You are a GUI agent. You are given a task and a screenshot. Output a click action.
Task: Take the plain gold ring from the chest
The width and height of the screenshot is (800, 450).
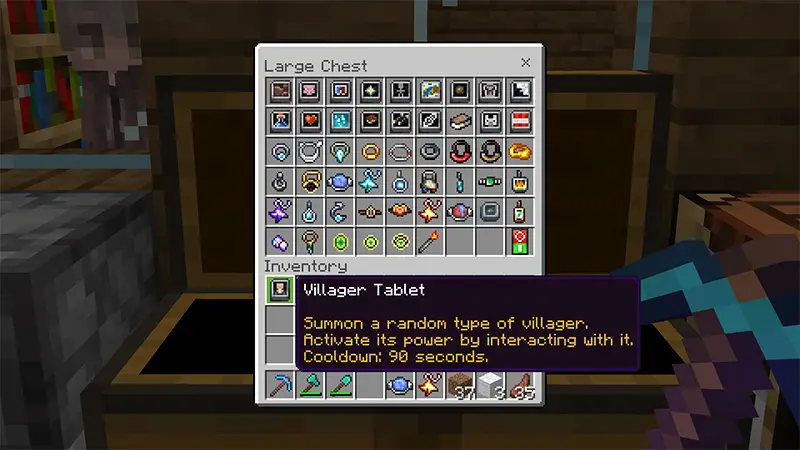pyautogui.click(x=370, y=152)
